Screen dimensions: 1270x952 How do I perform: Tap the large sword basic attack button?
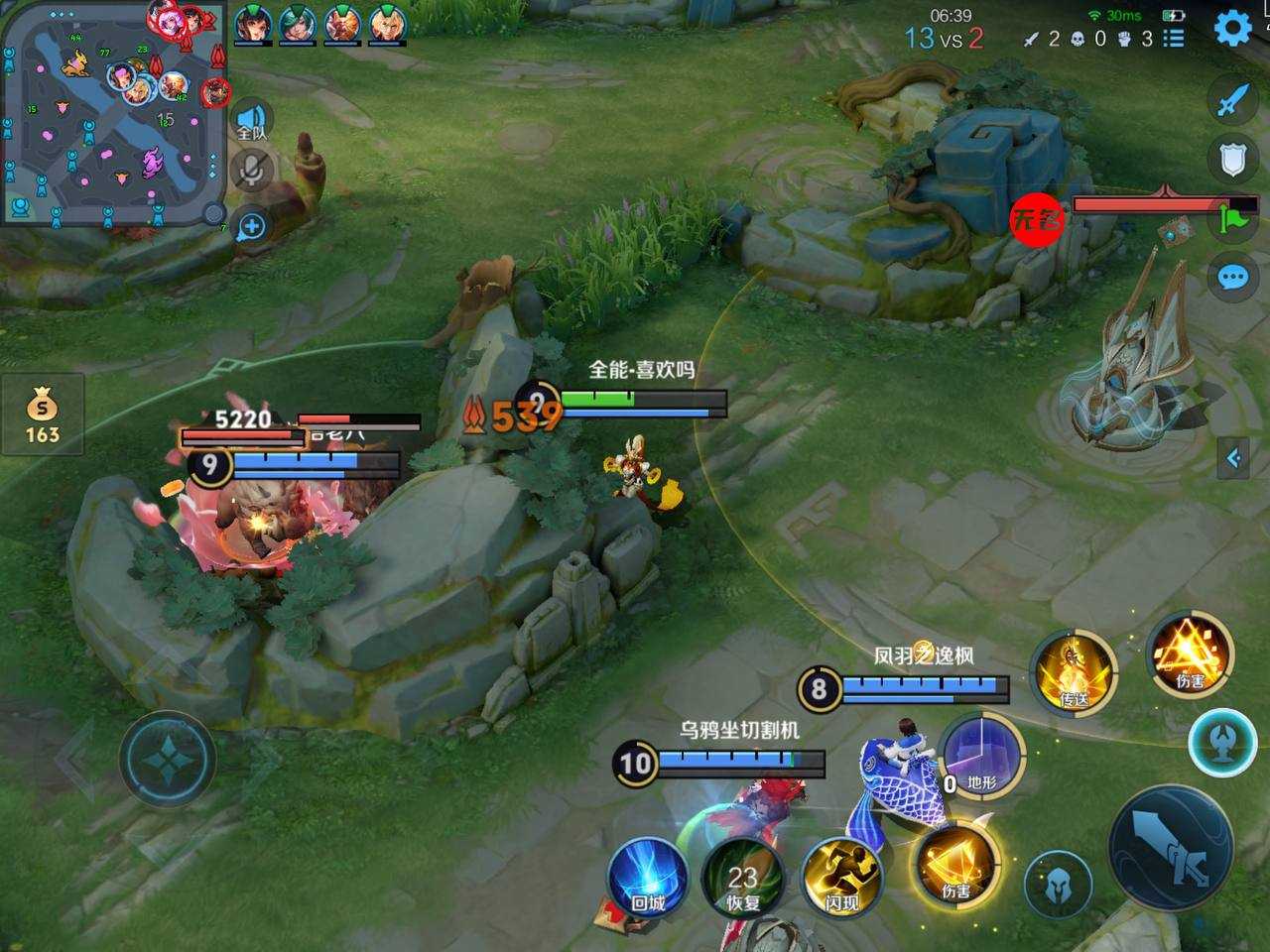[x=1173, y=848]
